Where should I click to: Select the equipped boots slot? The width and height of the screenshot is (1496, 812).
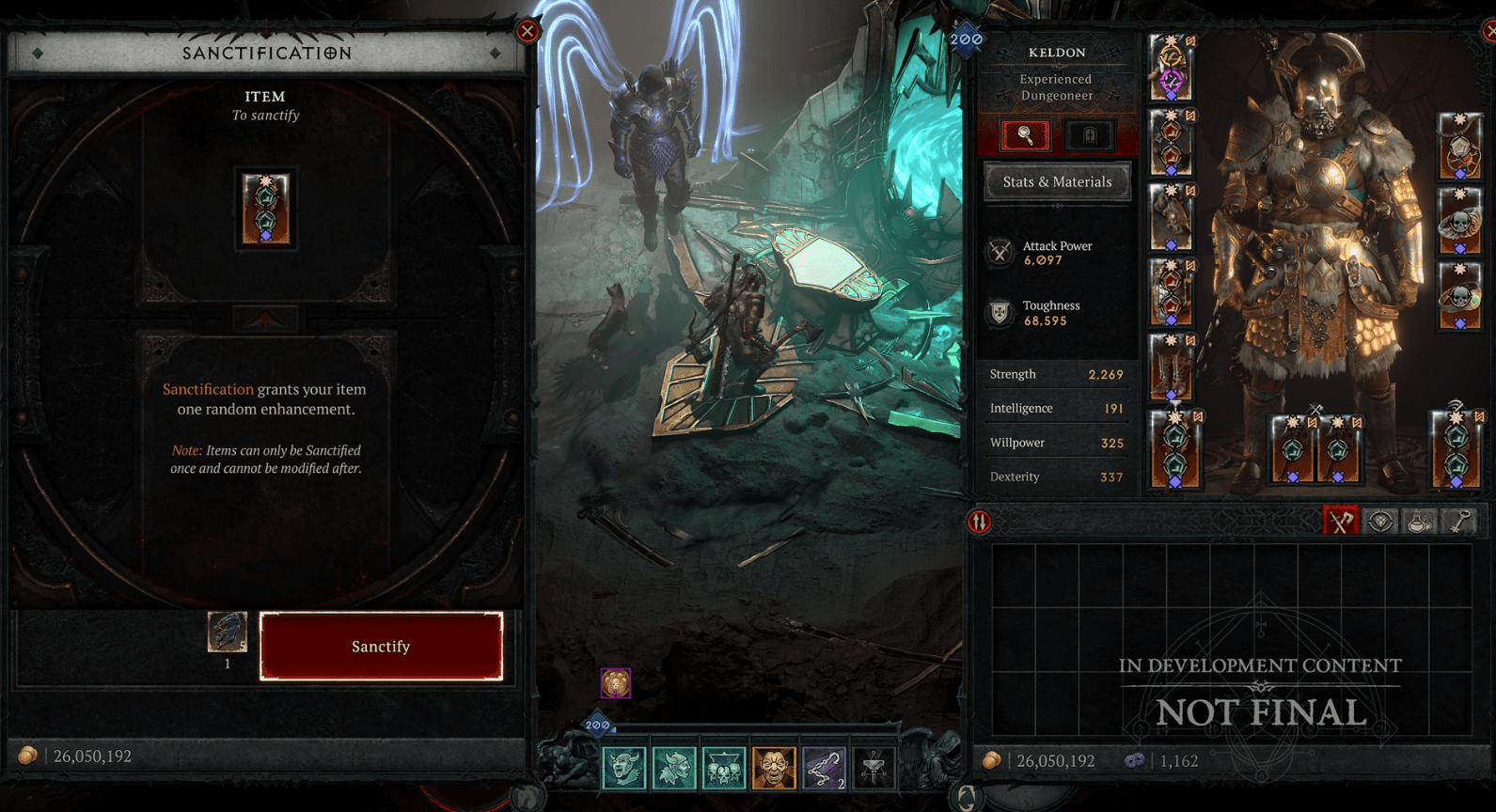click(1172, 367)
